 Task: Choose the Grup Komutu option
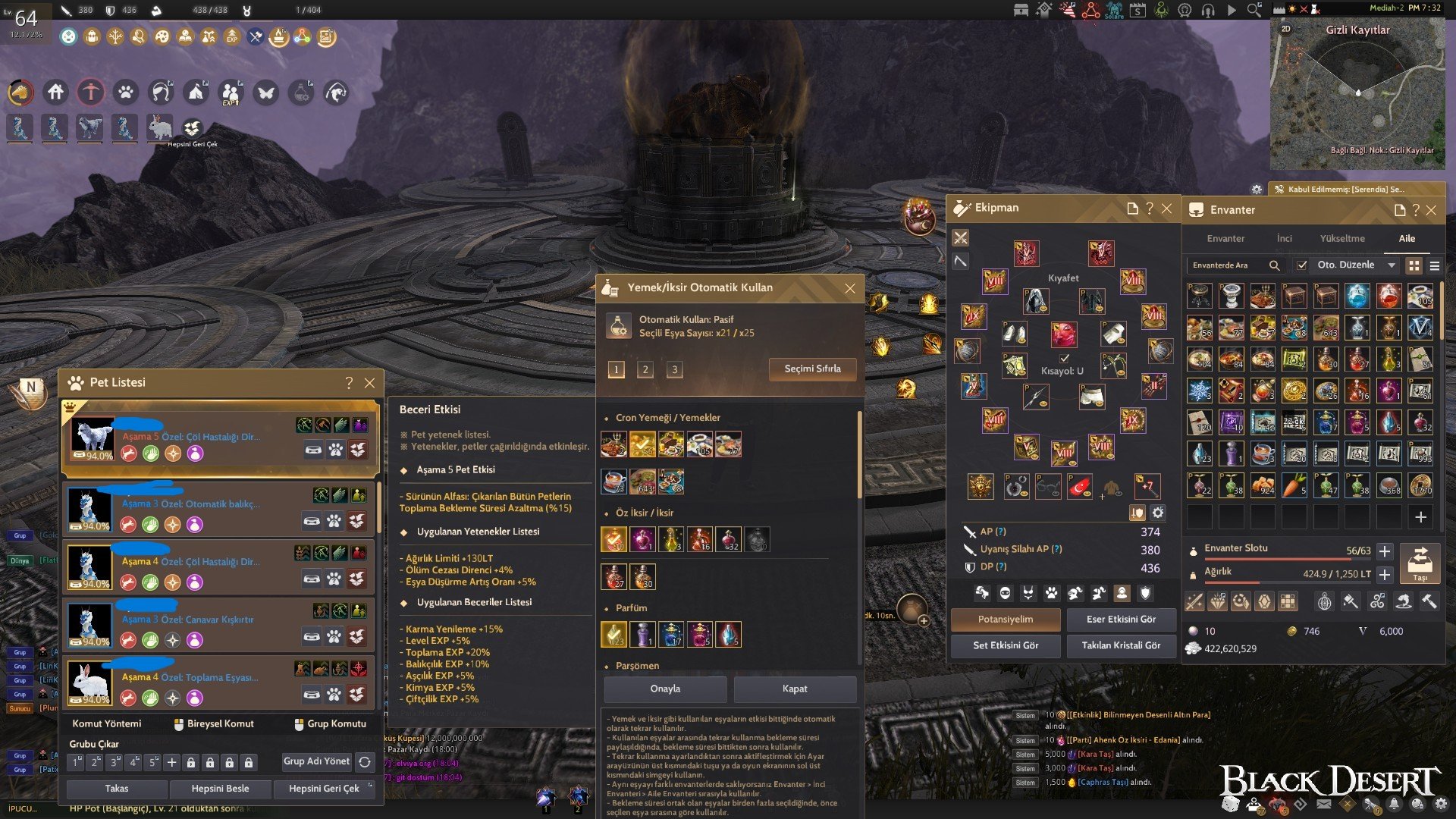point(331,723)
